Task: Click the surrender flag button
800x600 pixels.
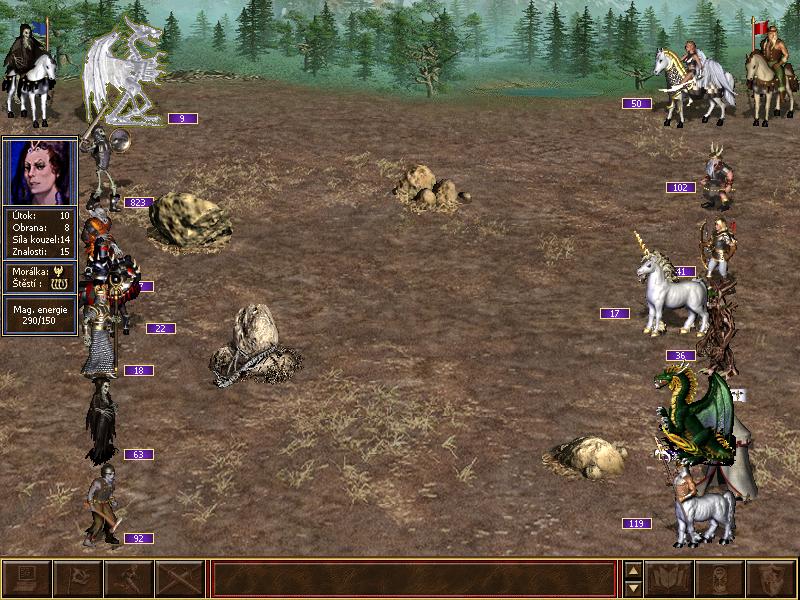Action: click(77, 579)
